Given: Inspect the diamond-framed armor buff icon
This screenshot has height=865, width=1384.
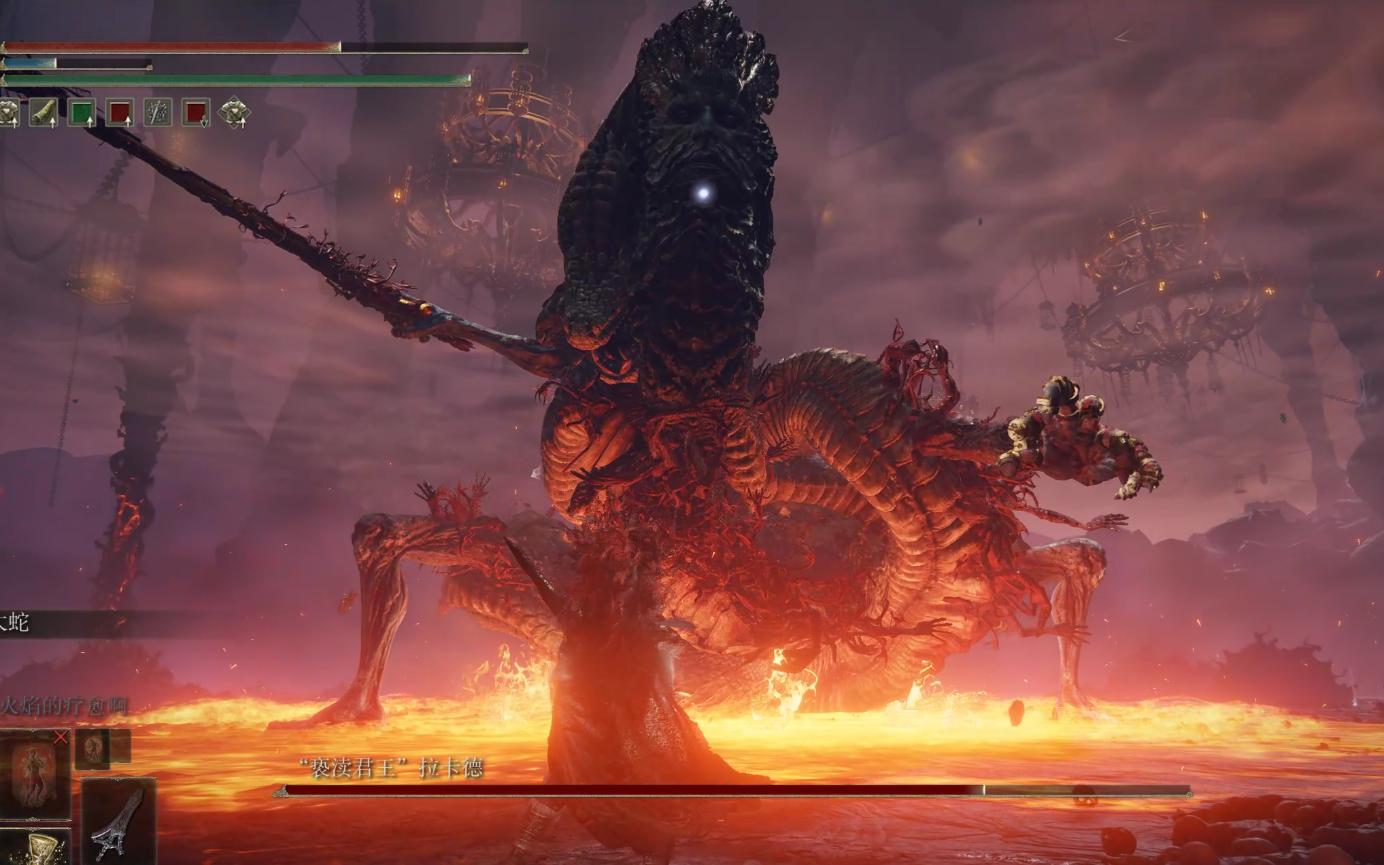Looking at the screenshot, I should (234, 112).
